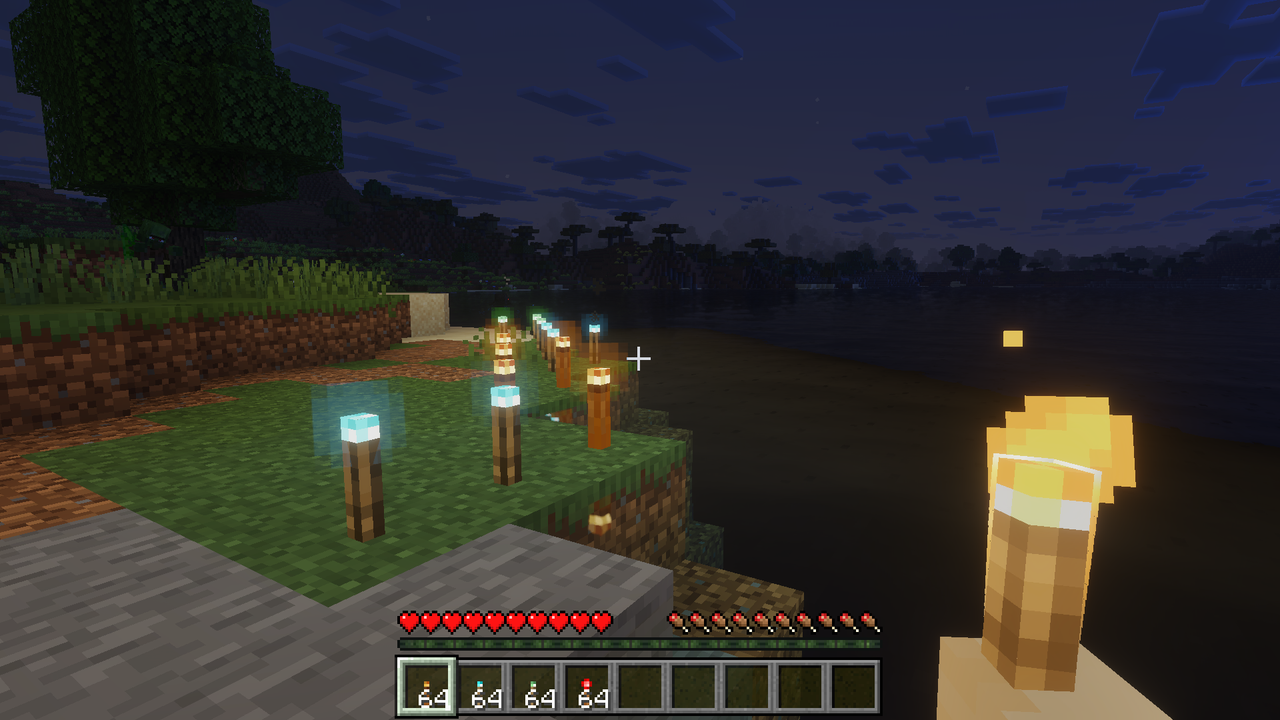This screenshot has height=720, width=1280.
Task: Click the leftmost heart in the health bar
Action: point(408,620)
